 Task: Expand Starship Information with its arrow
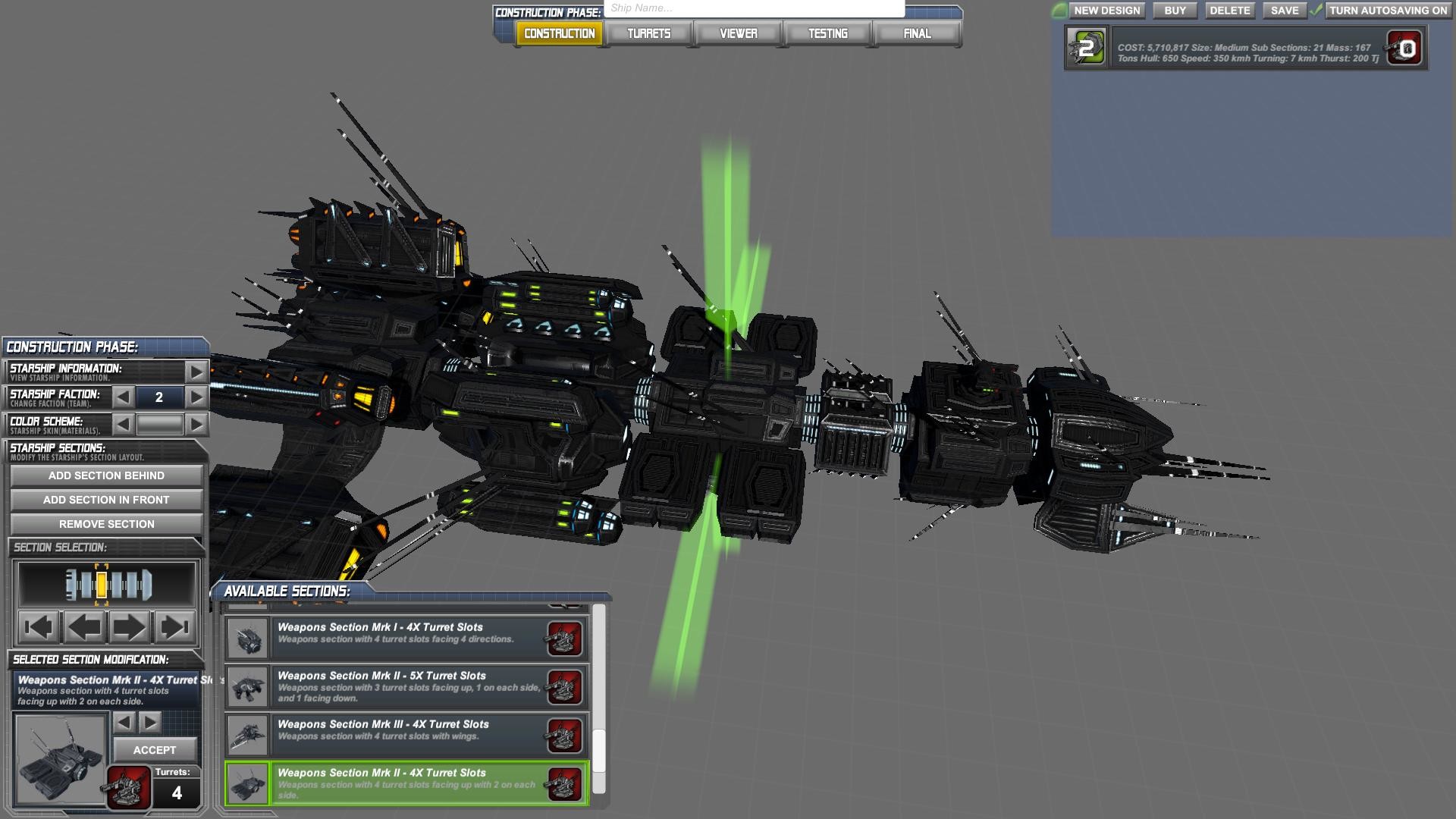click(x=196, y=371)
